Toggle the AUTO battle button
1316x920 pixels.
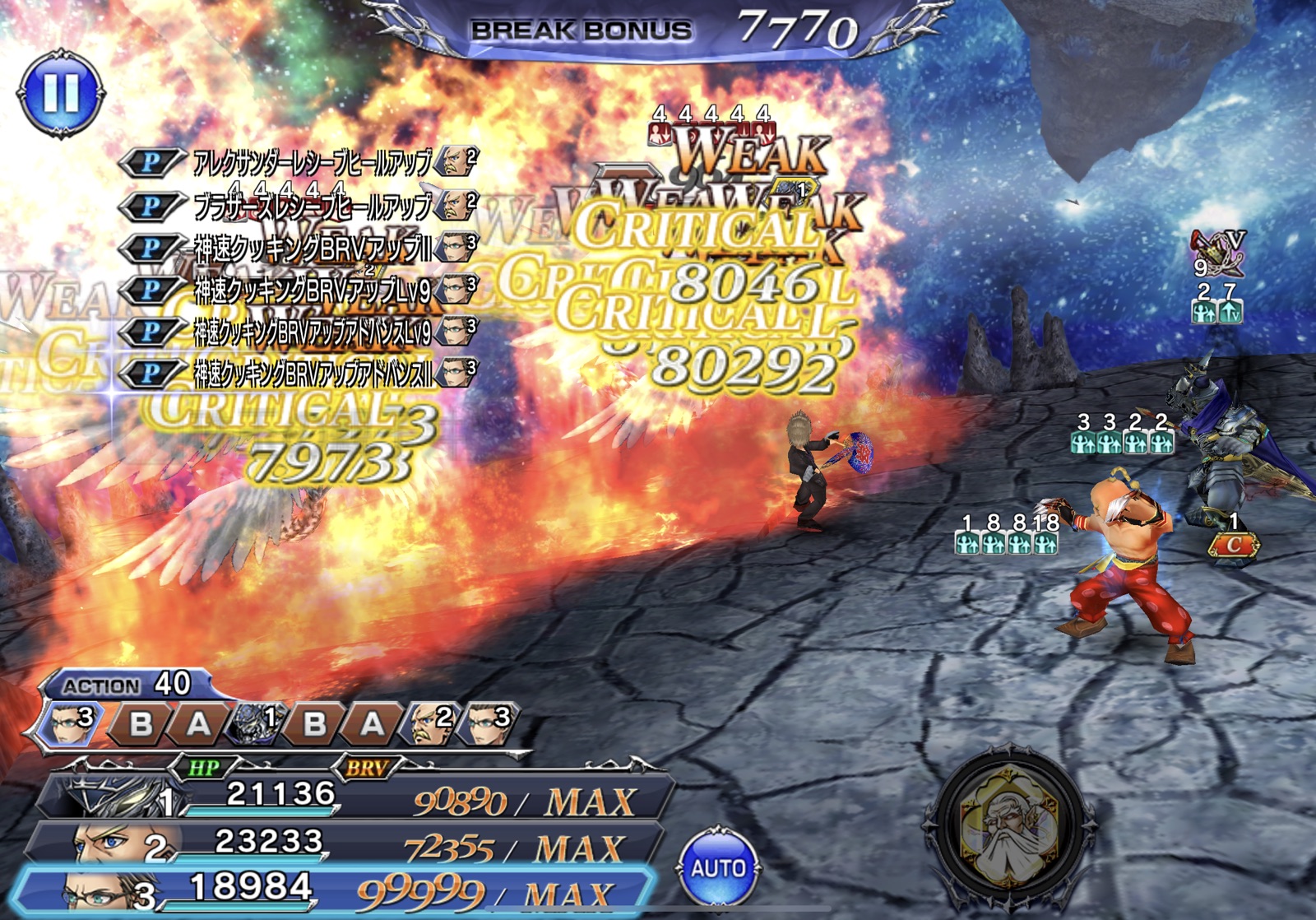(x=717, y=867)
